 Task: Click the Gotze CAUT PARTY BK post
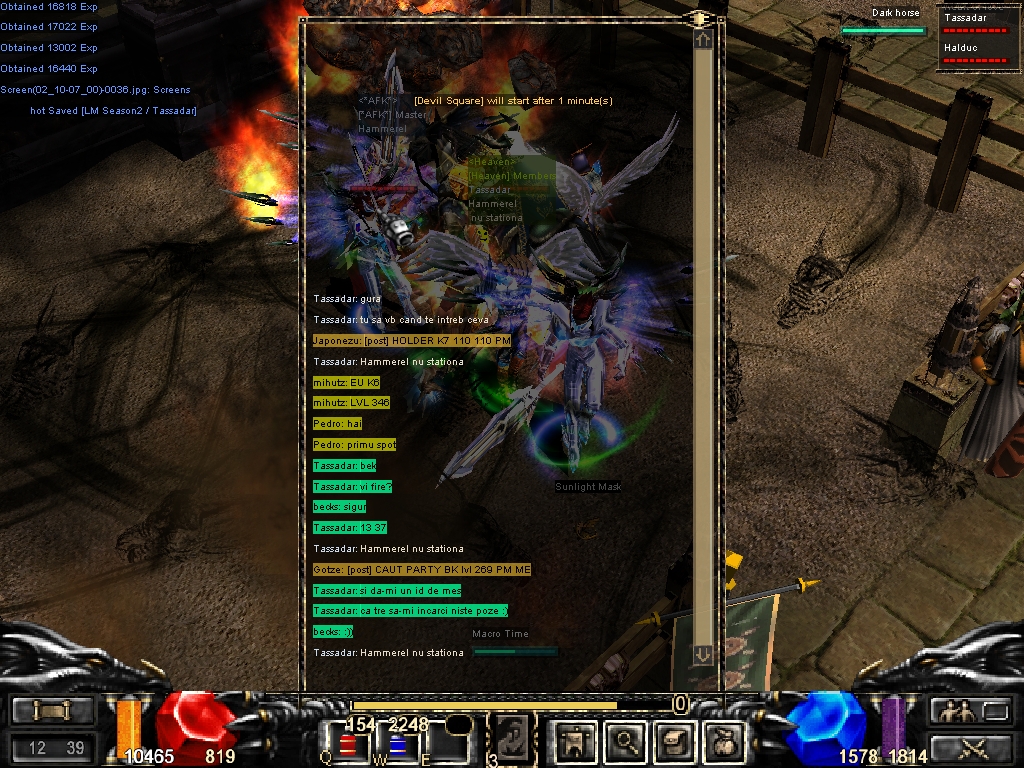422,569
